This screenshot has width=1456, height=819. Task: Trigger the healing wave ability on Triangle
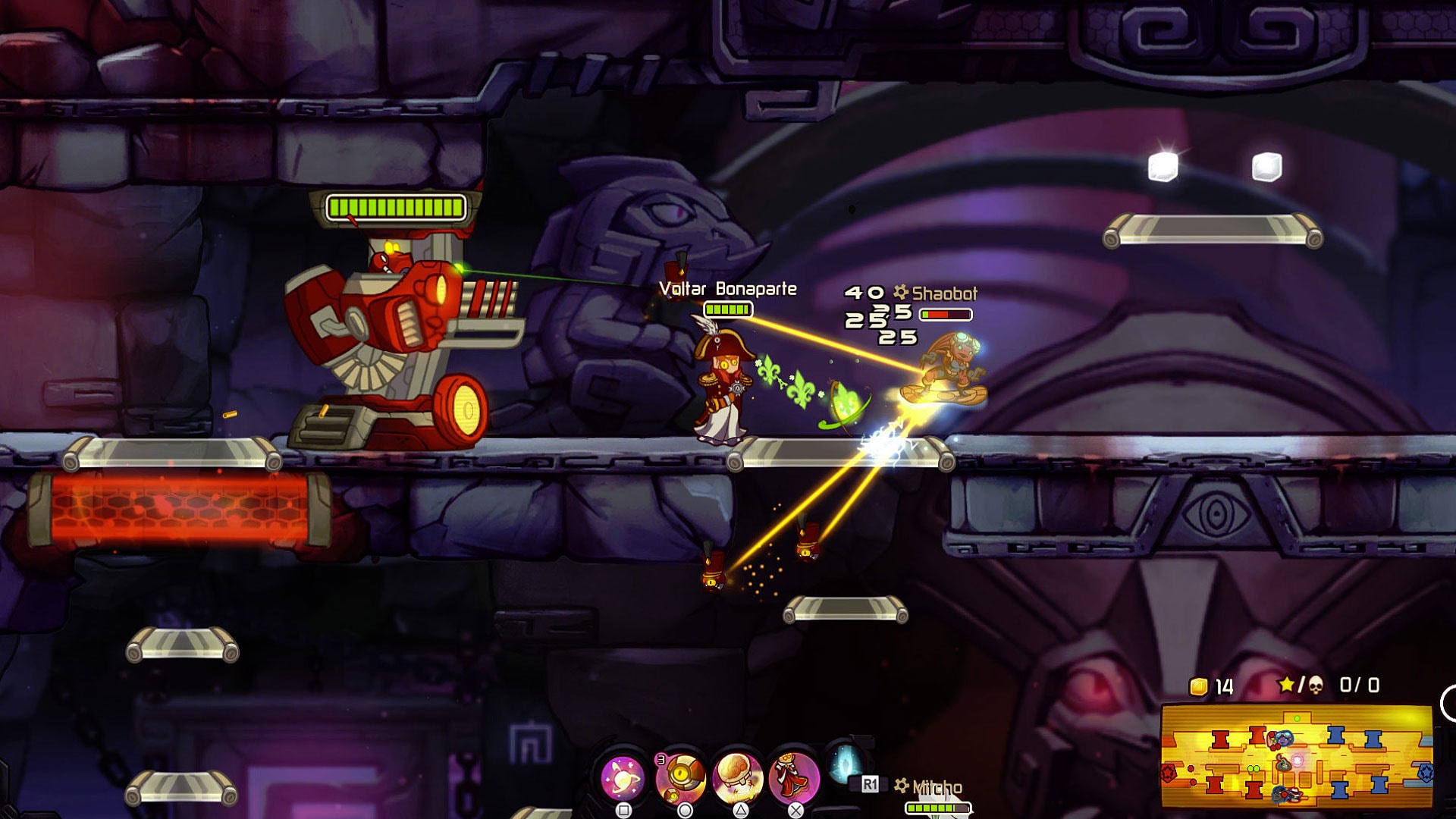[736, 776]
